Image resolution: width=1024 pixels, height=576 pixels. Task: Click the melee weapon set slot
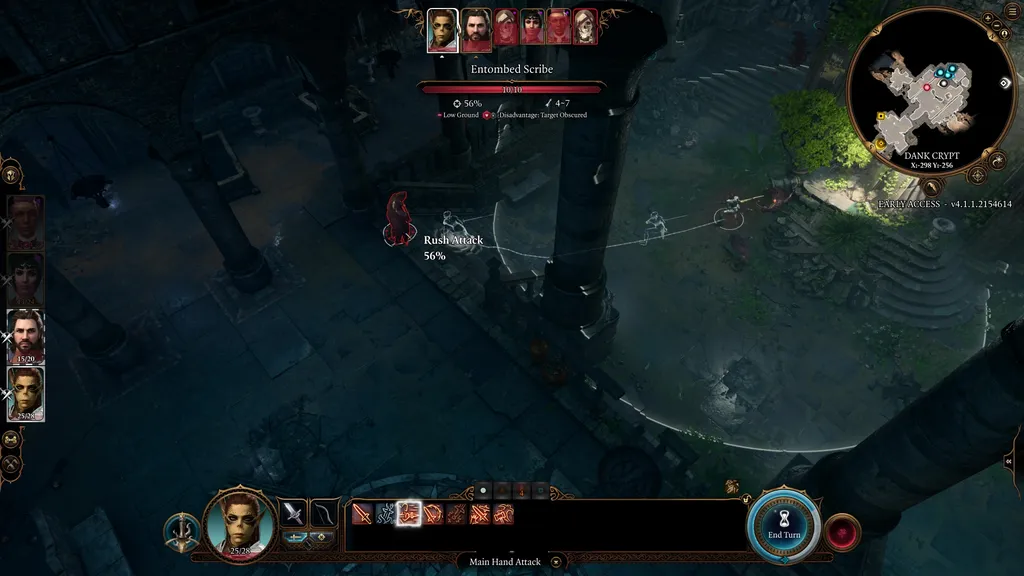click(x=292, y=513)
